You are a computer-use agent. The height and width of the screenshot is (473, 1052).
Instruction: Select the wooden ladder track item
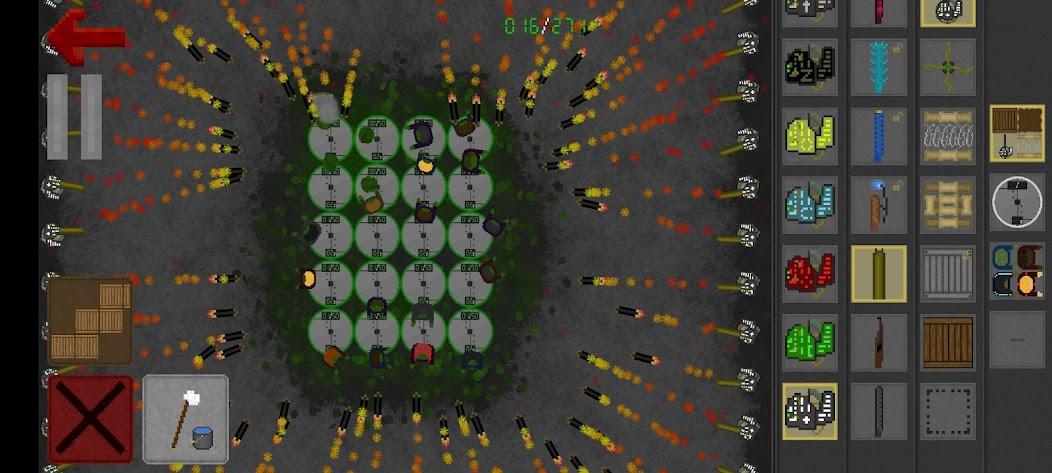948,205
